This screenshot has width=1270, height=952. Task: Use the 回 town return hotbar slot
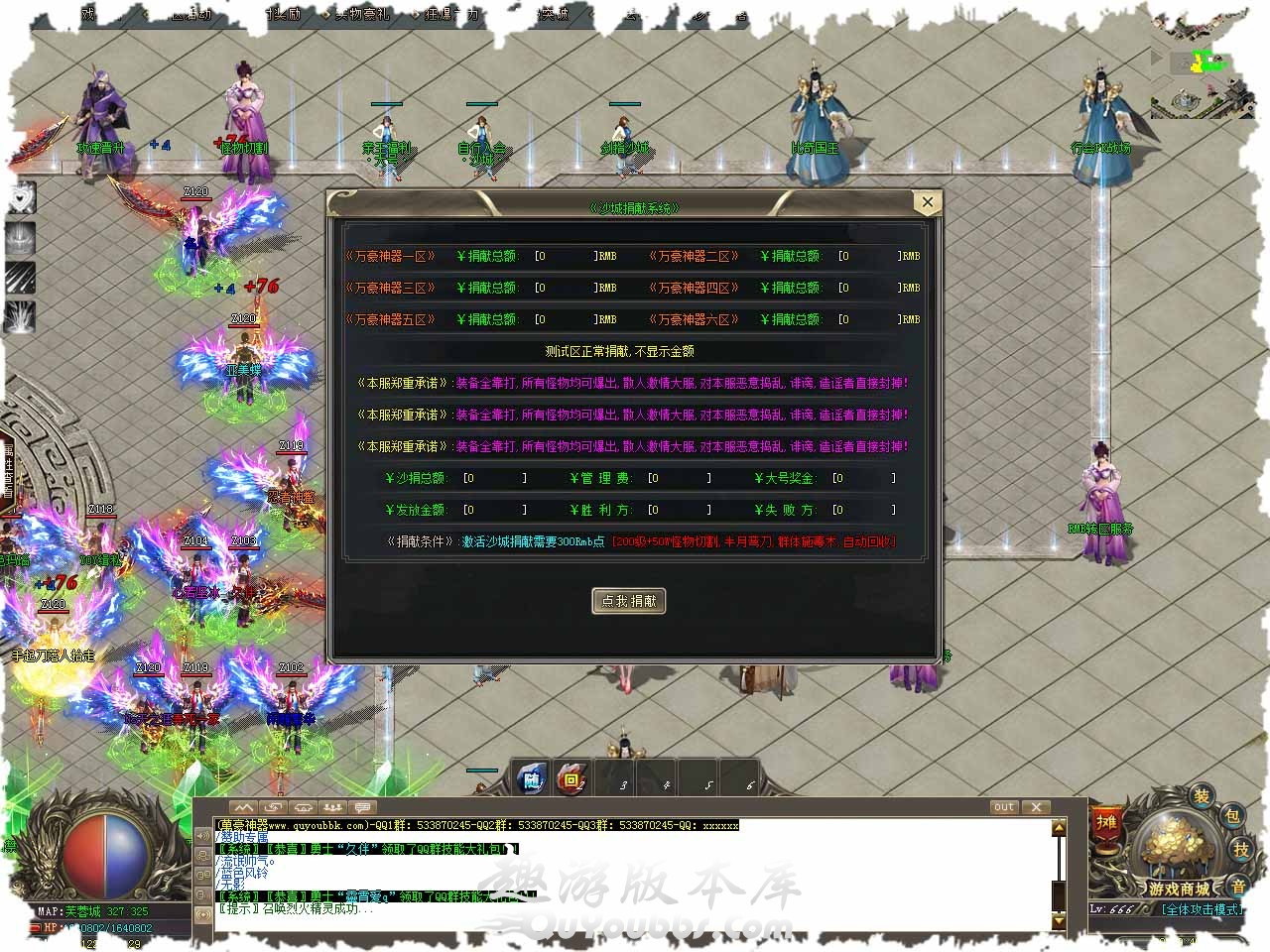tap(571, 780)
